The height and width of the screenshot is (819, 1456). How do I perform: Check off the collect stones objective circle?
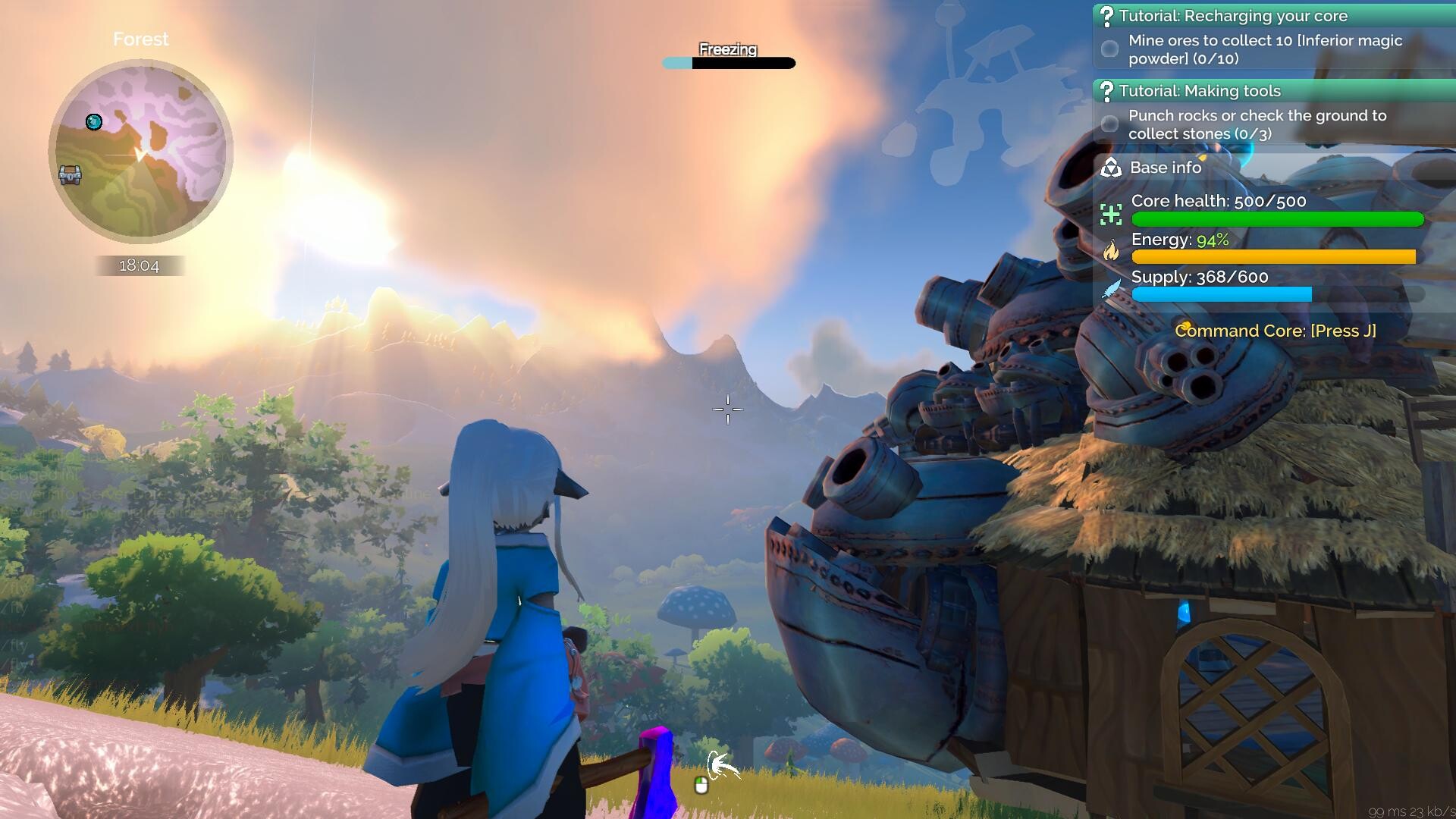(1109, 124)
